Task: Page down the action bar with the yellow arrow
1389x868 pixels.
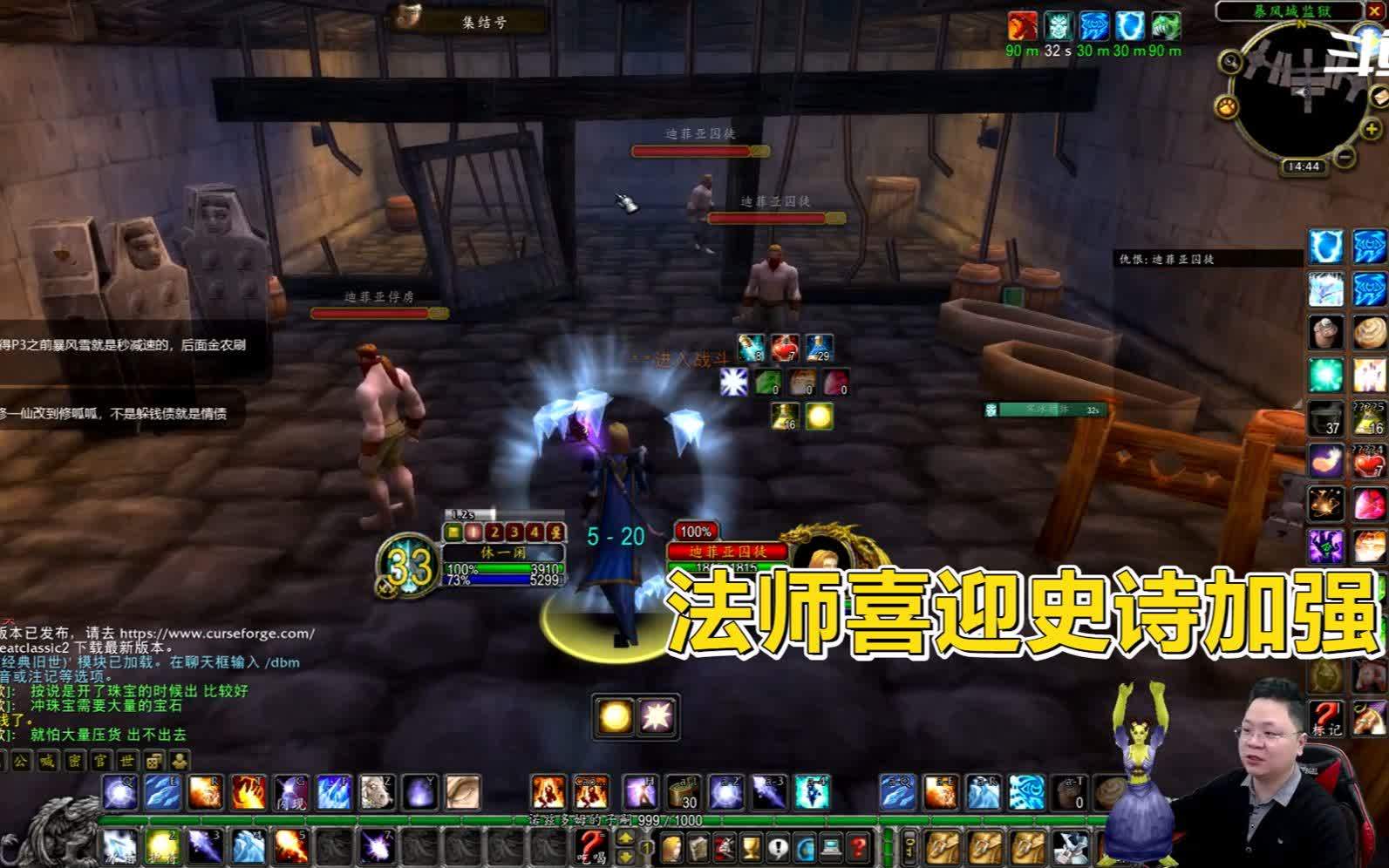Action: (626, 856)
